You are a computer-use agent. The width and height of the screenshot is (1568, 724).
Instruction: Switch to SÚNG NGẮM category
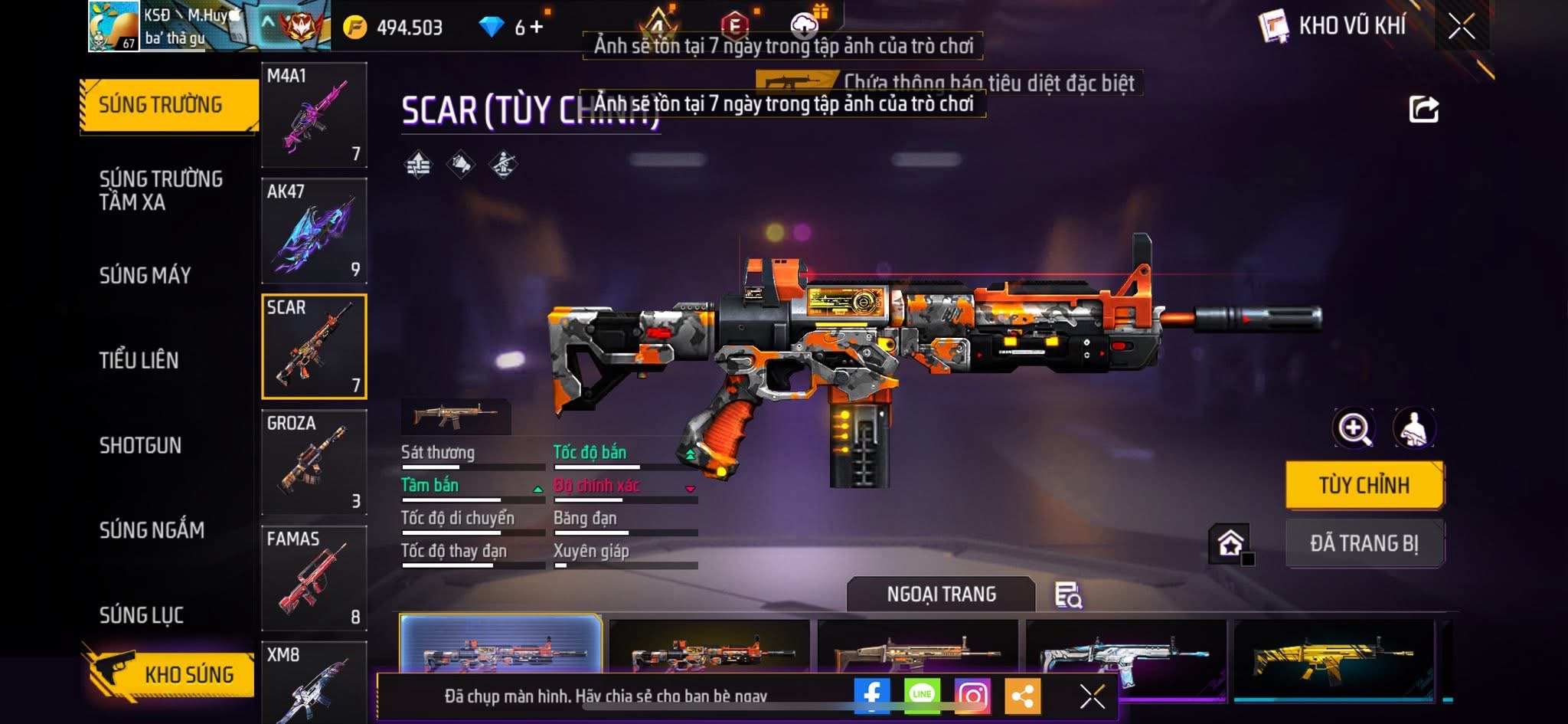[x=152, y=530]
